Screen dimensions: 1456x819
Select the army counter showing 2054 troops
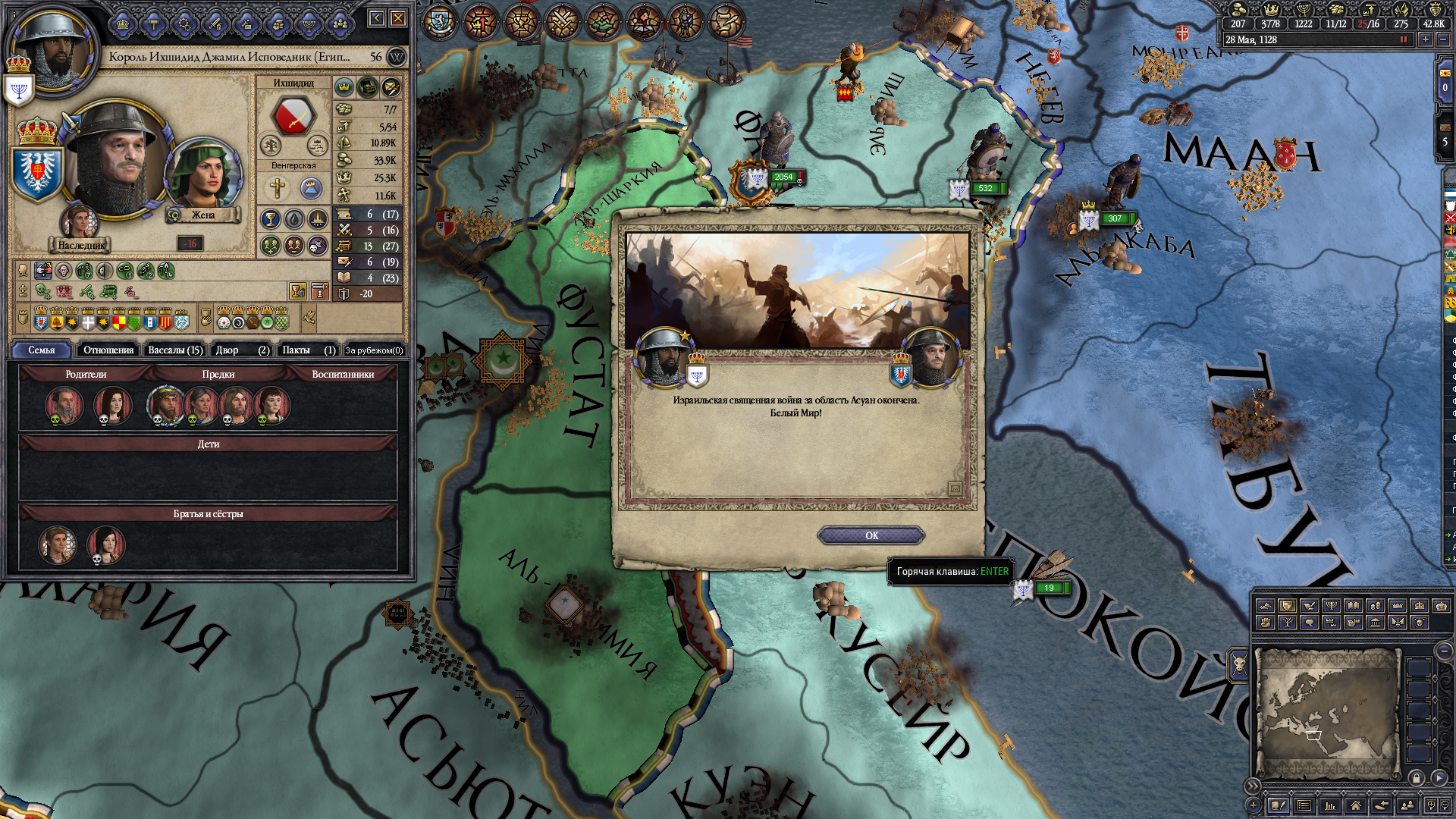click(783, 177)
